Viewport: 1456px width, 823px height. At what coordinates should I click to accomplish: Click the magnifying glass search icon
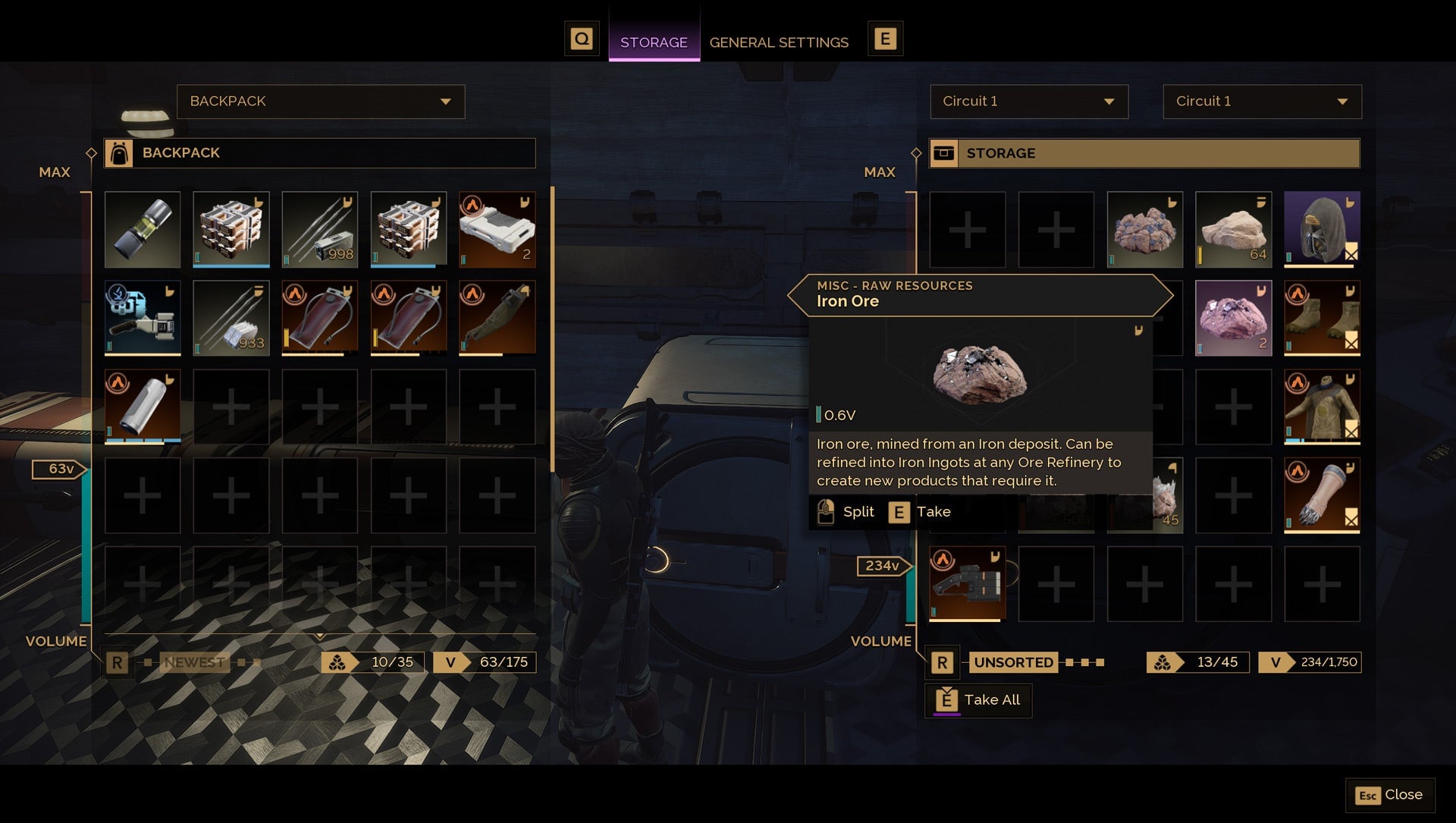coord(582,38)
